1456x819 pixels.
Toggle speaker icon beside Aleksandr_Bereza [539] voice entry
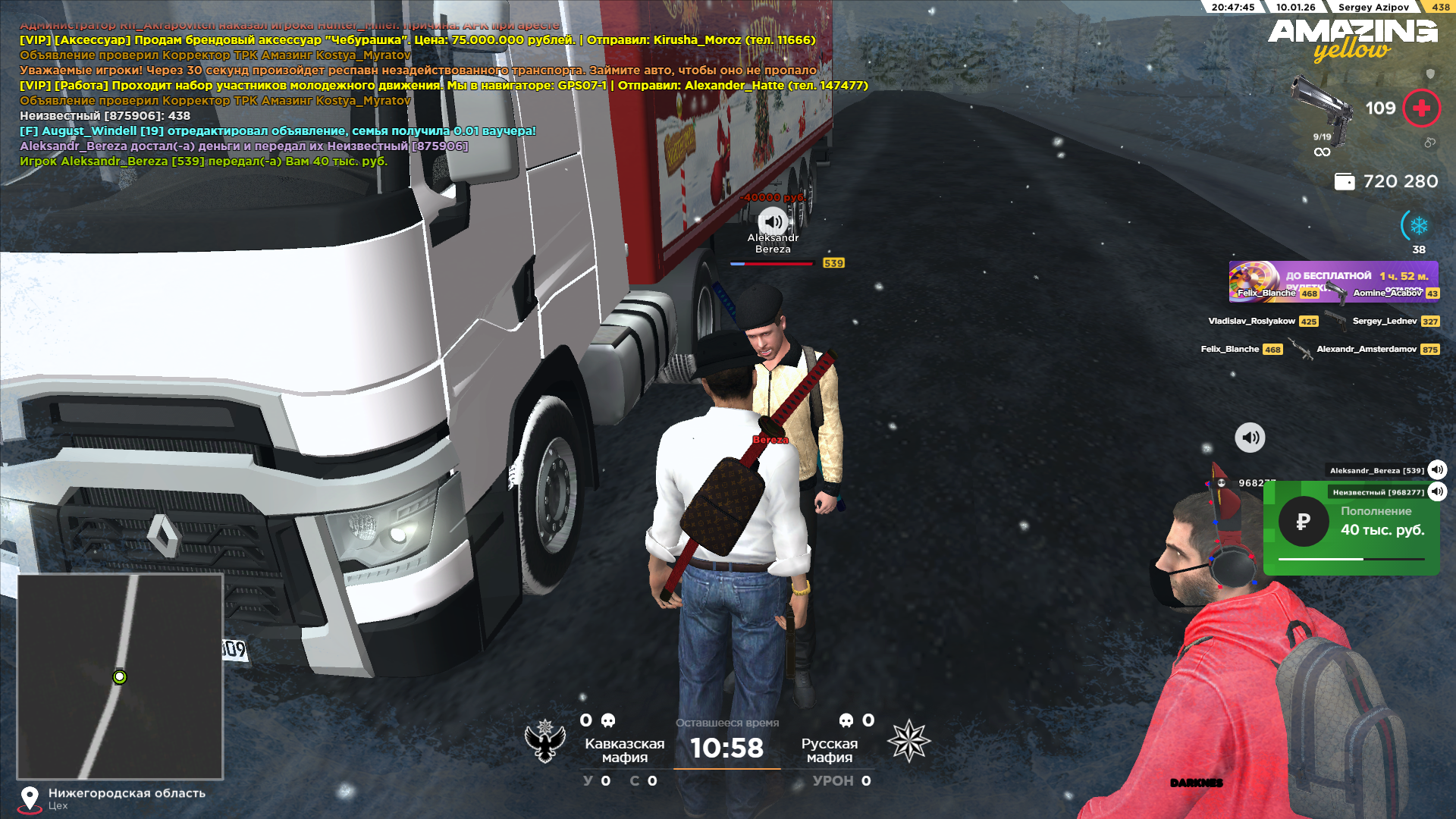pos(1437,470)
